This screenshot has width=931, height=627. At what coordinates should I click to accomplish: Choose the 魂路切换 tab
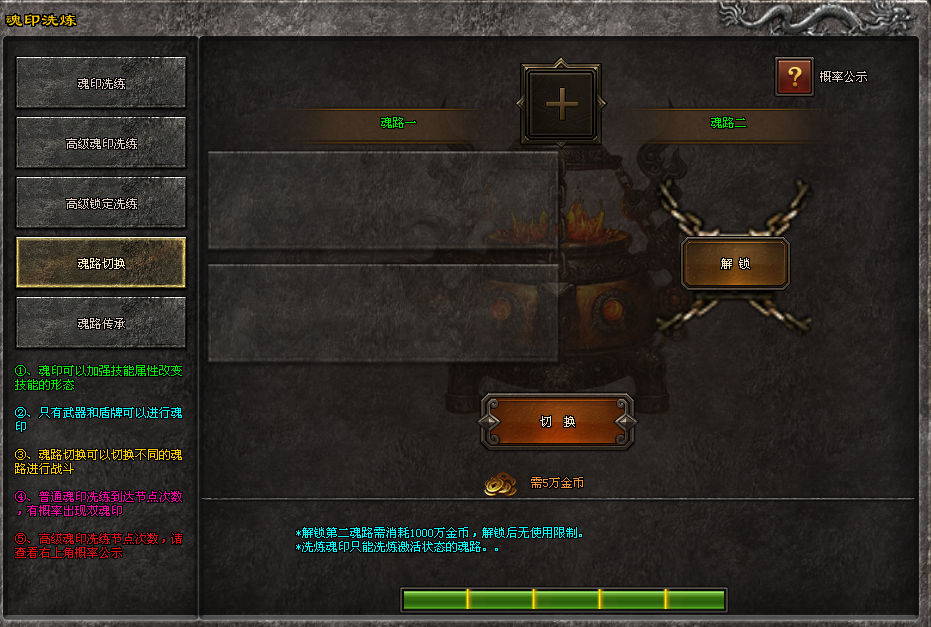[x=101, y=263]
